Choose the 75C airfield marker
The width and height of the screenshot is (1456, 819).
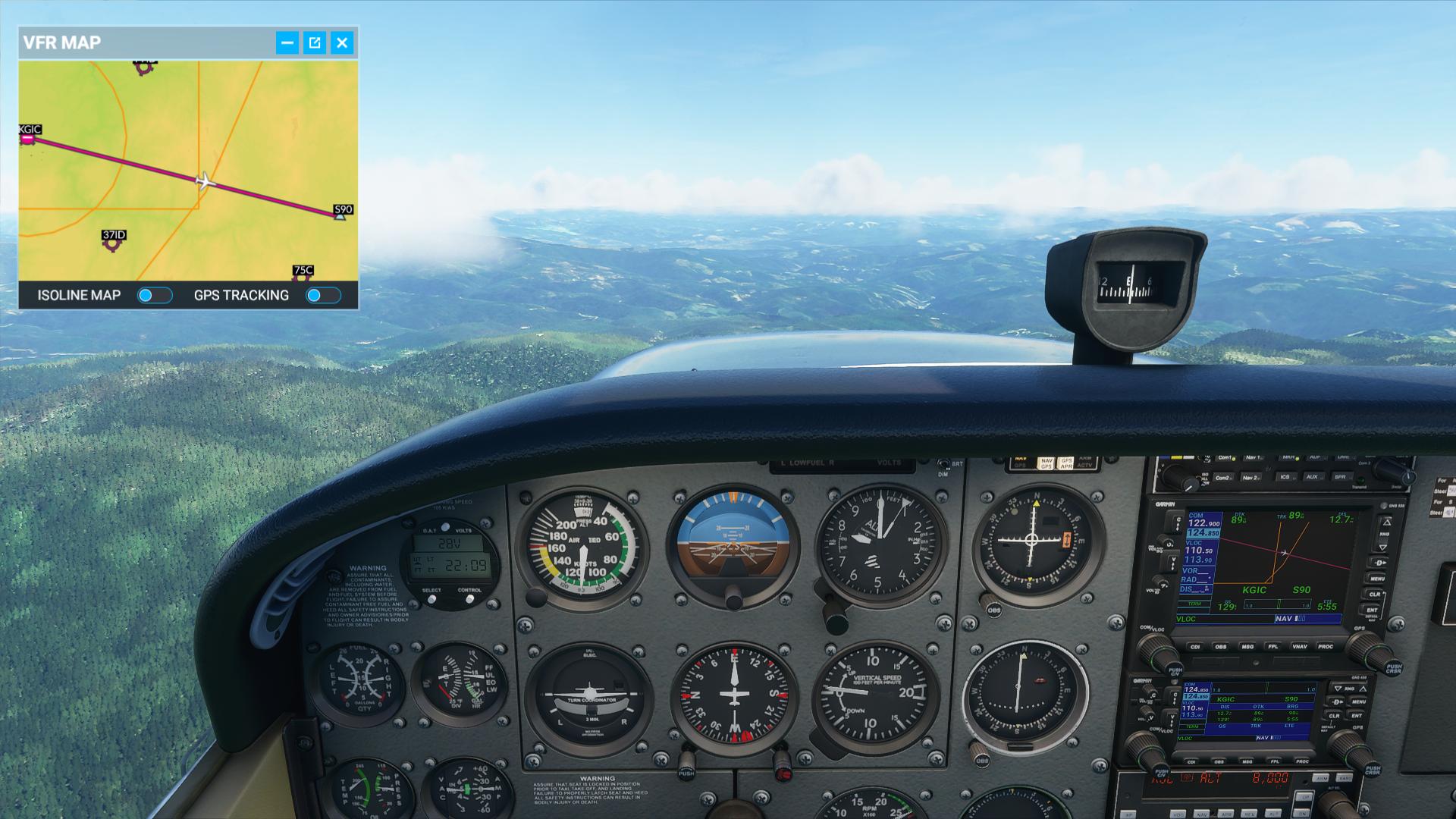[302, 275]
